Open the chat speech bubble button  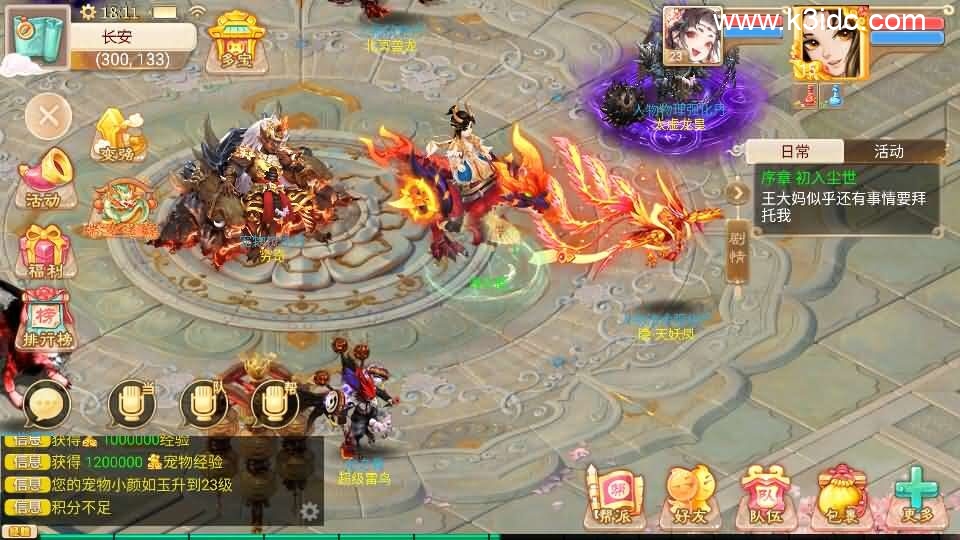coord(46,403)
